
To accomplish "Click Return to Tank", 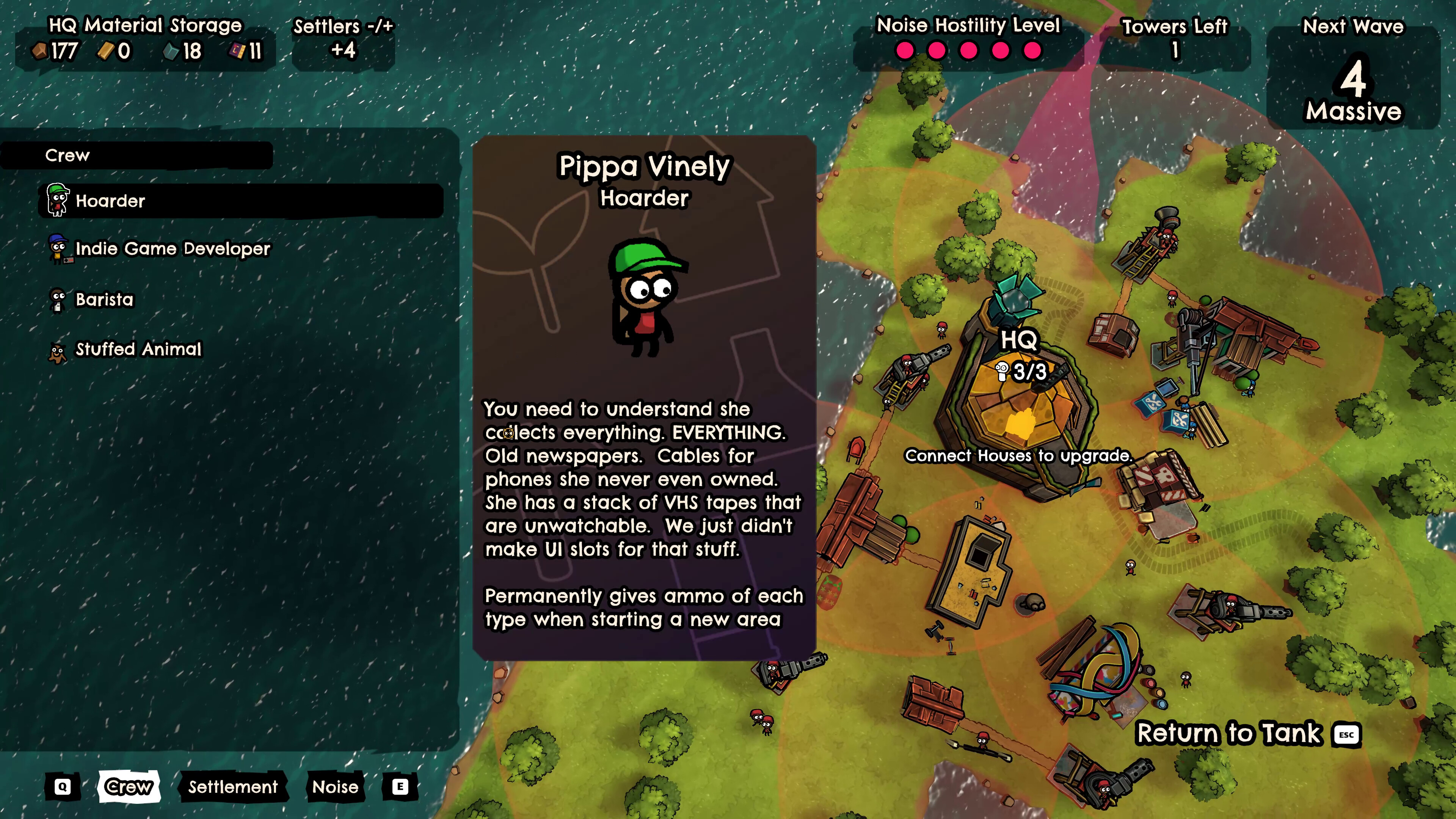I will pyautogui.click(x=1229, y=734).
